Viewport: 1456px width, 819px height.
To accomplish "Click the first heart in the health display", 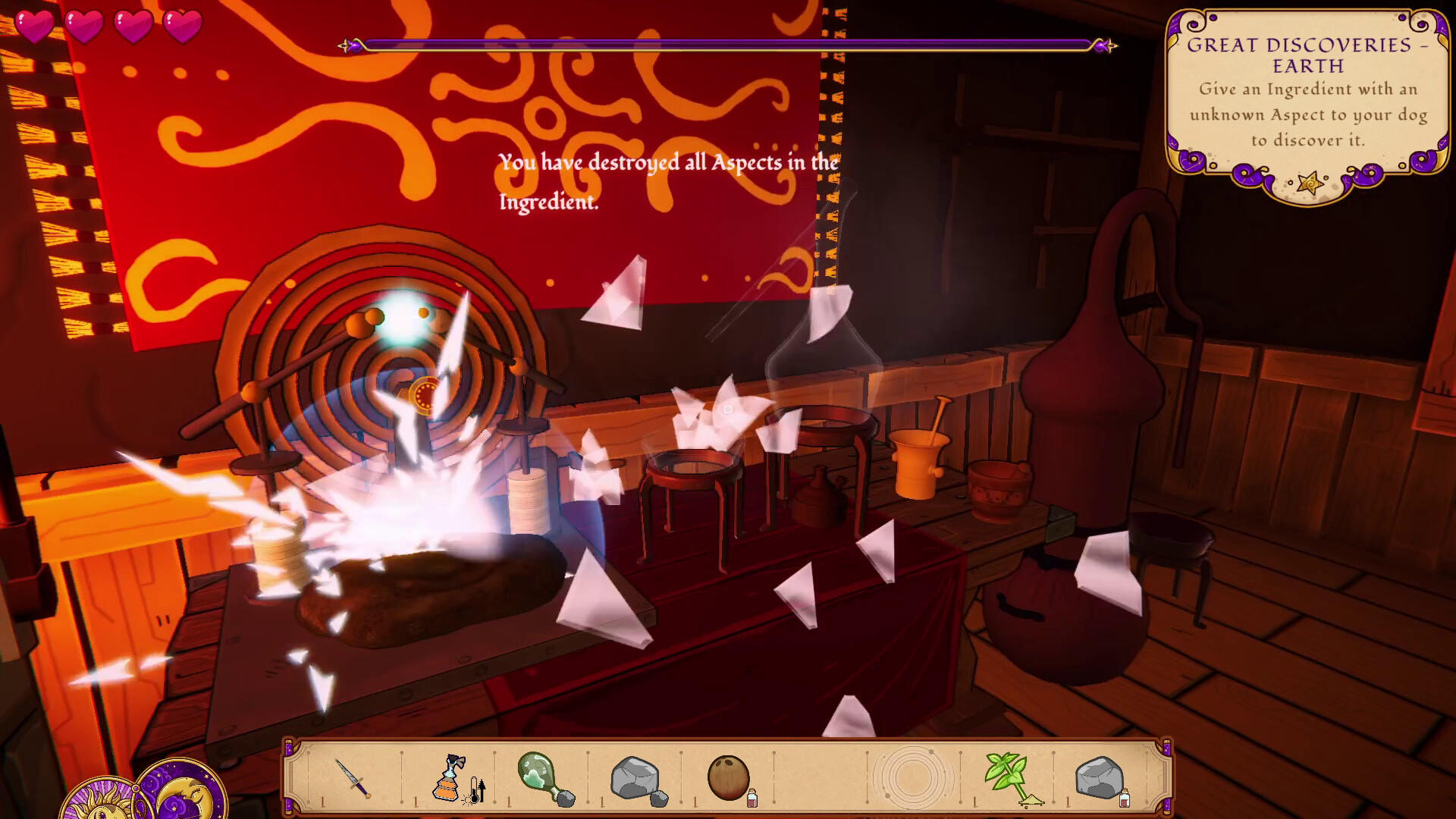I will 34,24.
